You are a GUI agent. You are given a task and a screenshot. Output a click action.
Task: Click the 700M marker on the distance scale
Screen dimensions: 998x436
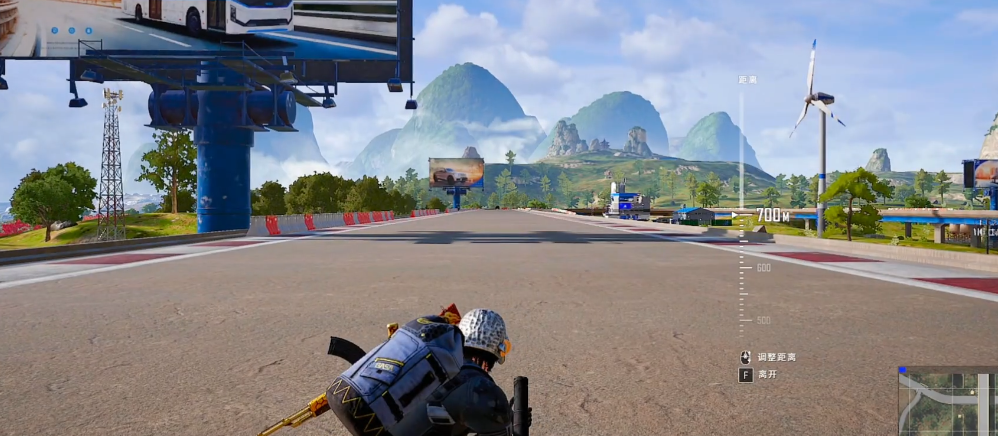coord(772,214)
